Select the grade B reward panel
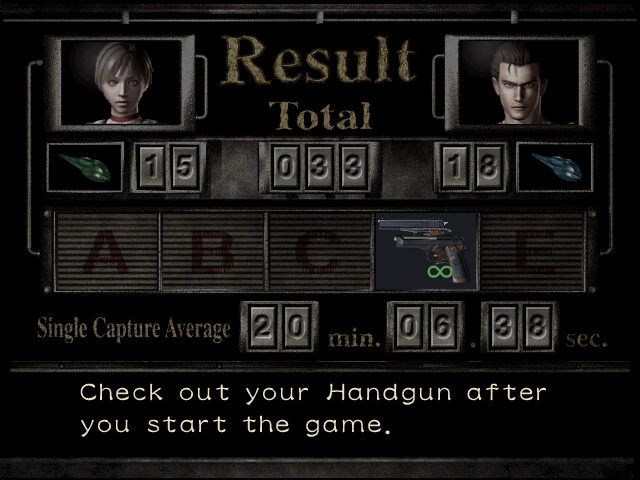Viewport: 640px width, 480px height. pos(212,251)
